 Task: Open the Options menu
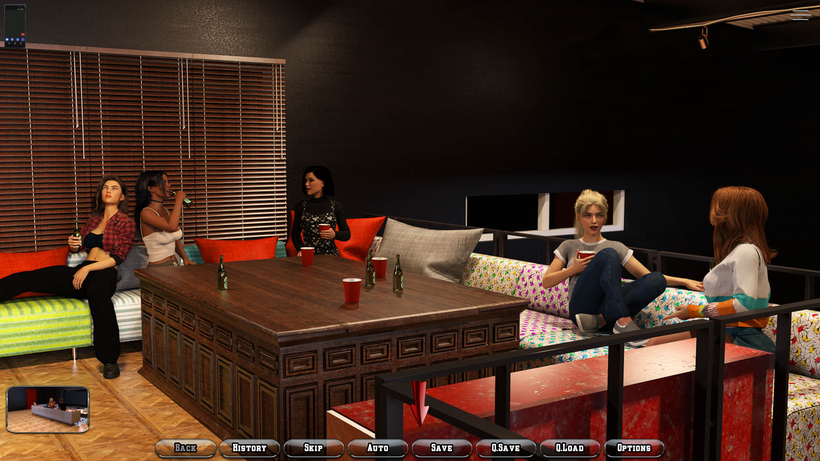point(634,448)
